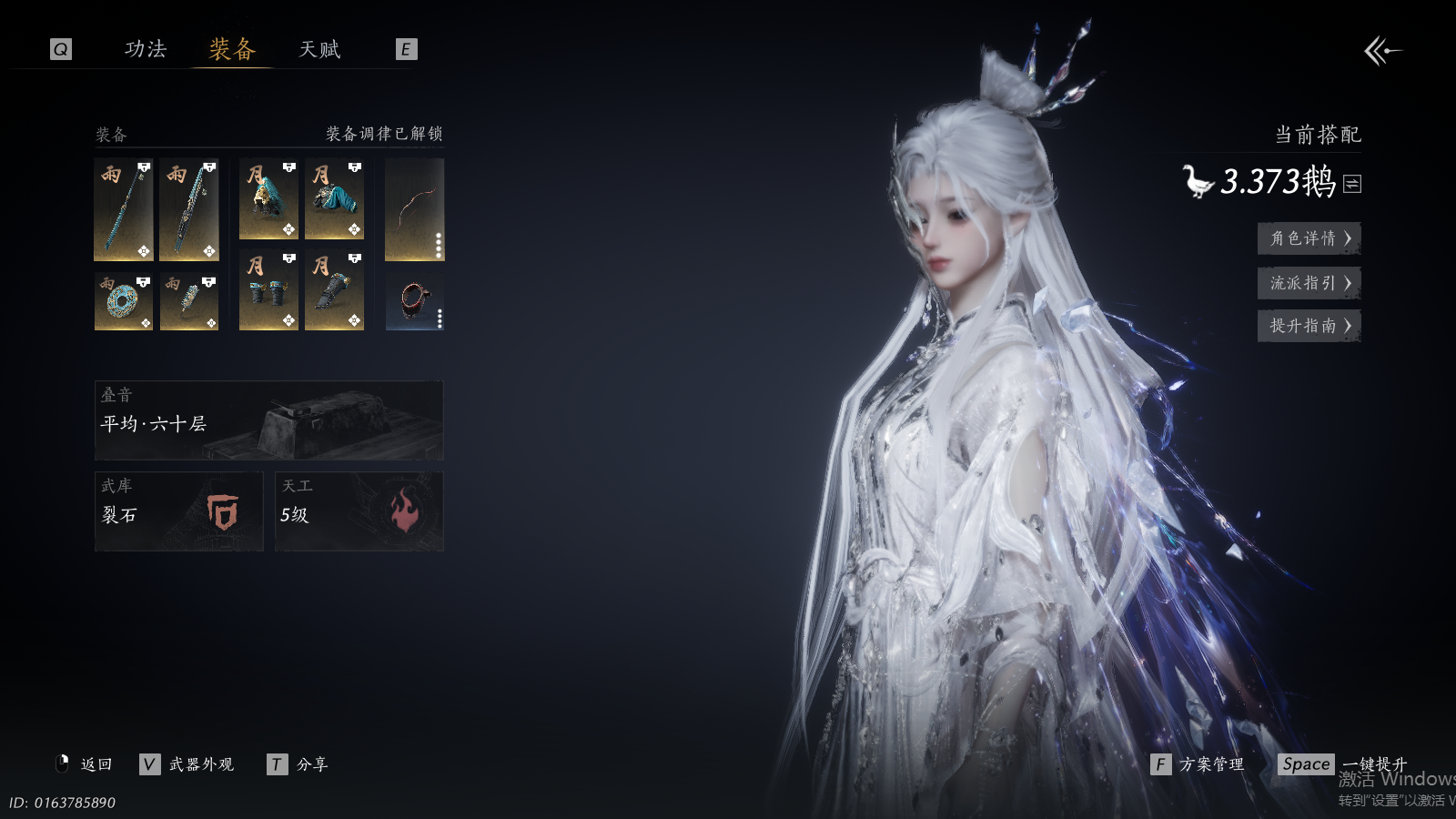Open the 天赋 talent tab
The width and height of the screenshot is (1456, 819).
coord(319,49)
